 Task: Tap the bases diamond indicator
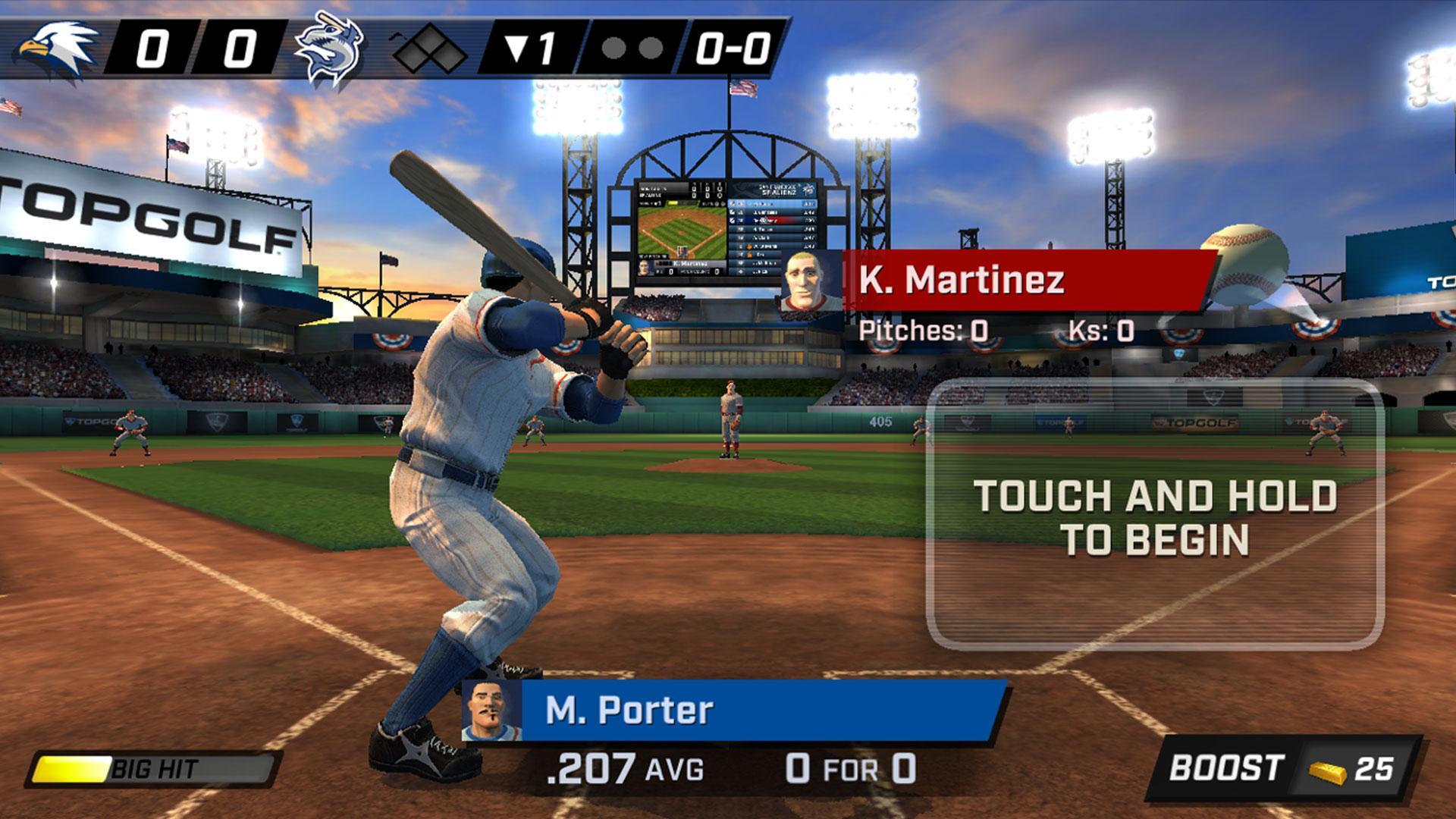[428, 45]
